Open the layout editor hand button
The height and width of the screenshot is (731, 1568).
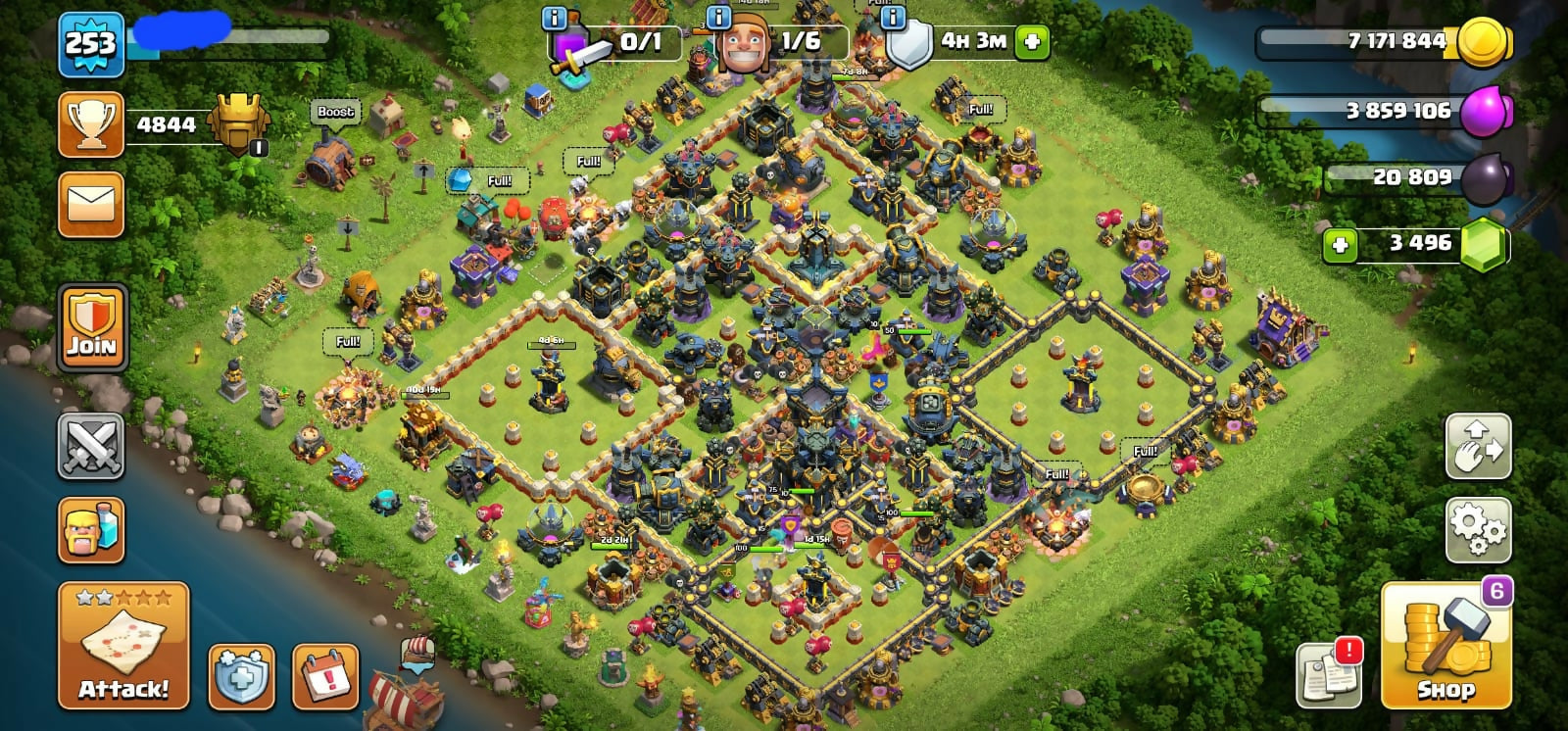pyautogui.click(x=1478, y=447)
